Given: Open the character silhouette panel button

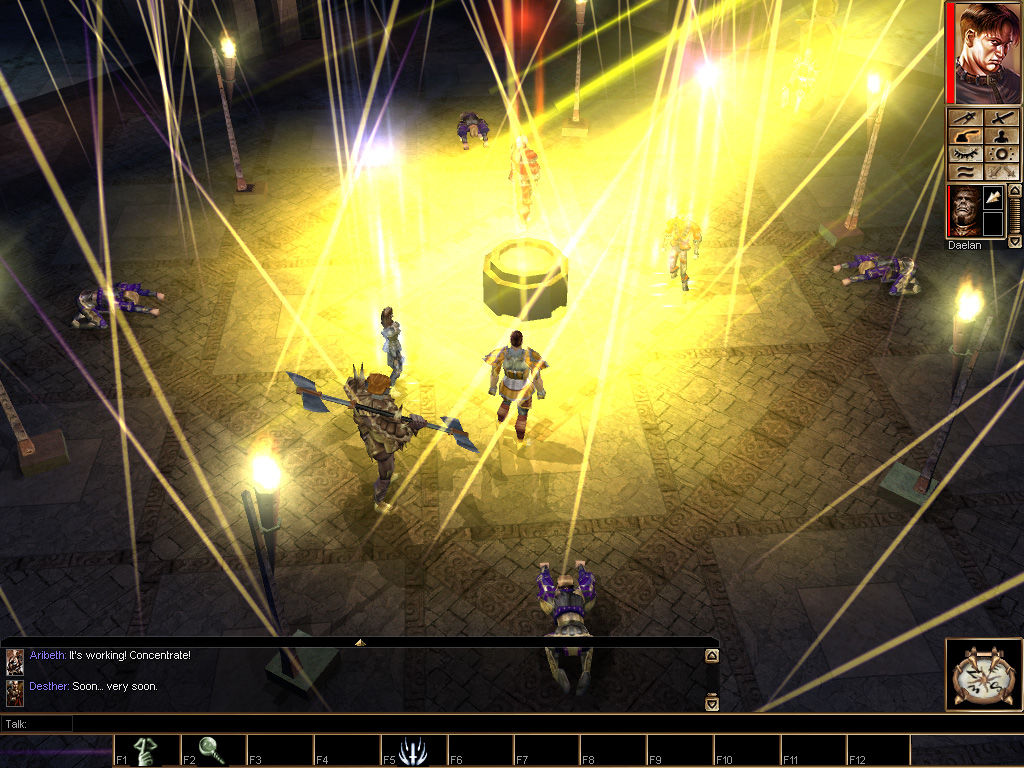Looking at the screenshot, I should (x=1003, y=136).
